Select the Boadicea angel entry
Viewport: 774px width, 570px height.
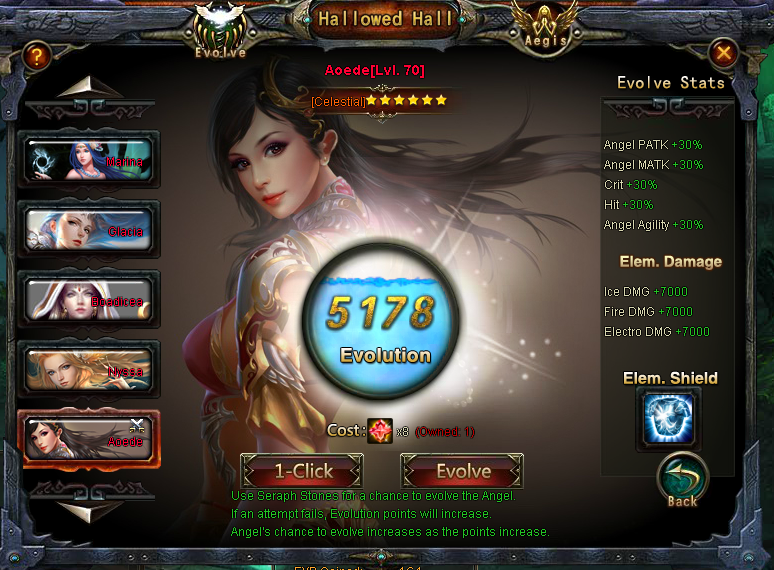(x=89, y=299)
